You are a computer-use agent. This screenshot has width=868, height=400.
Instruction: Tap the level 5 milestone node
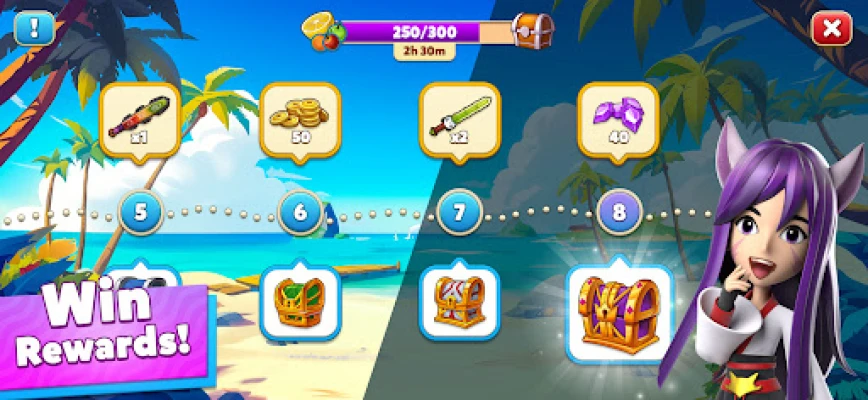click(x=141, y=212)
